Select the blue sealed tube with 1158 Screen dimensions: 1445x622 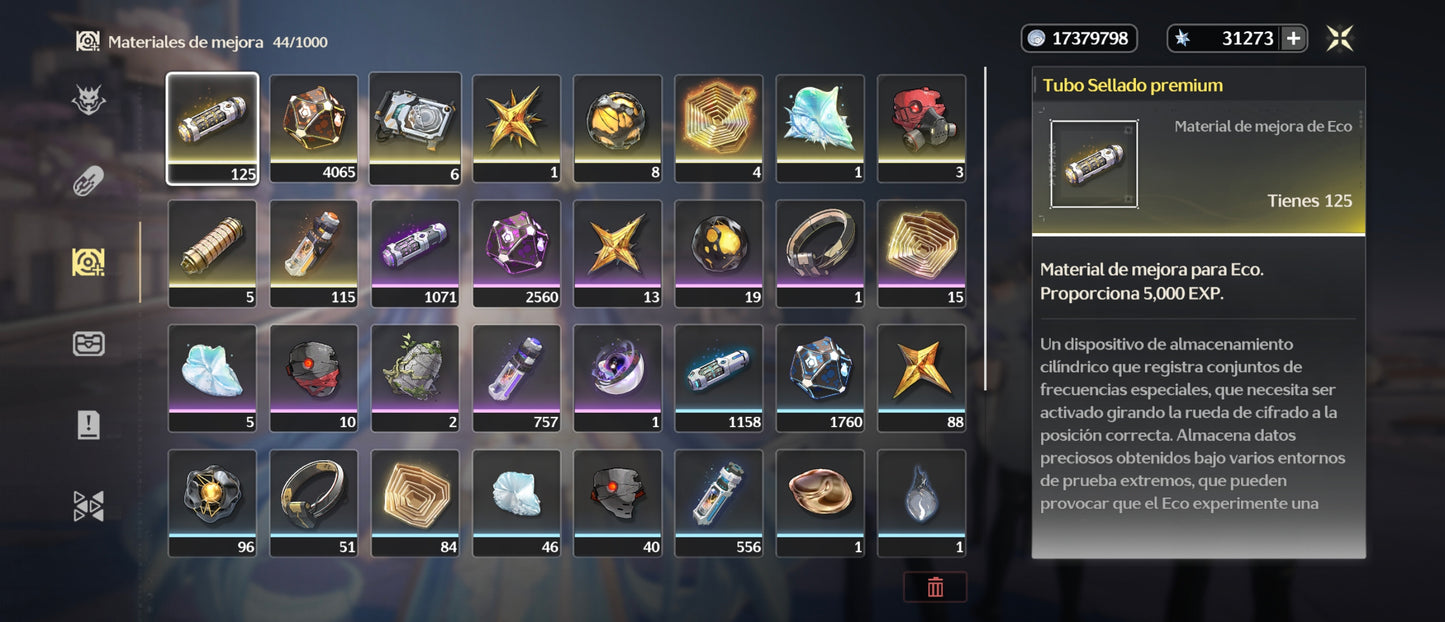tap(719, 378)
